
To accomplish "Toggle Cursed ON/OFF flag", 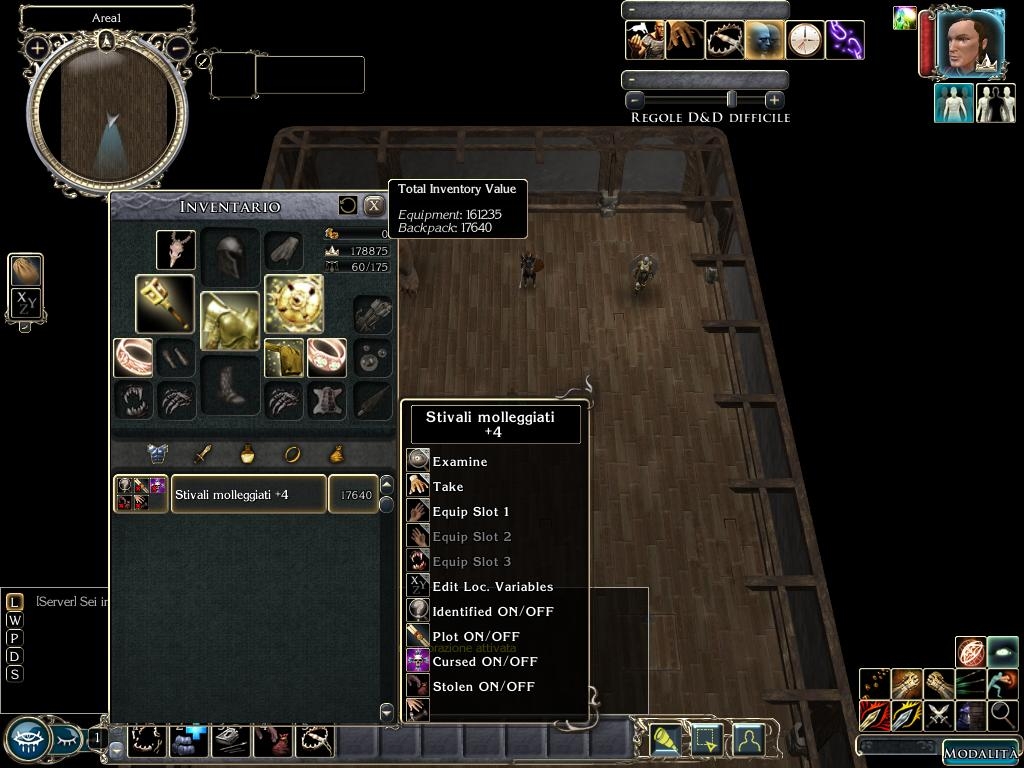I will point(485,661).
